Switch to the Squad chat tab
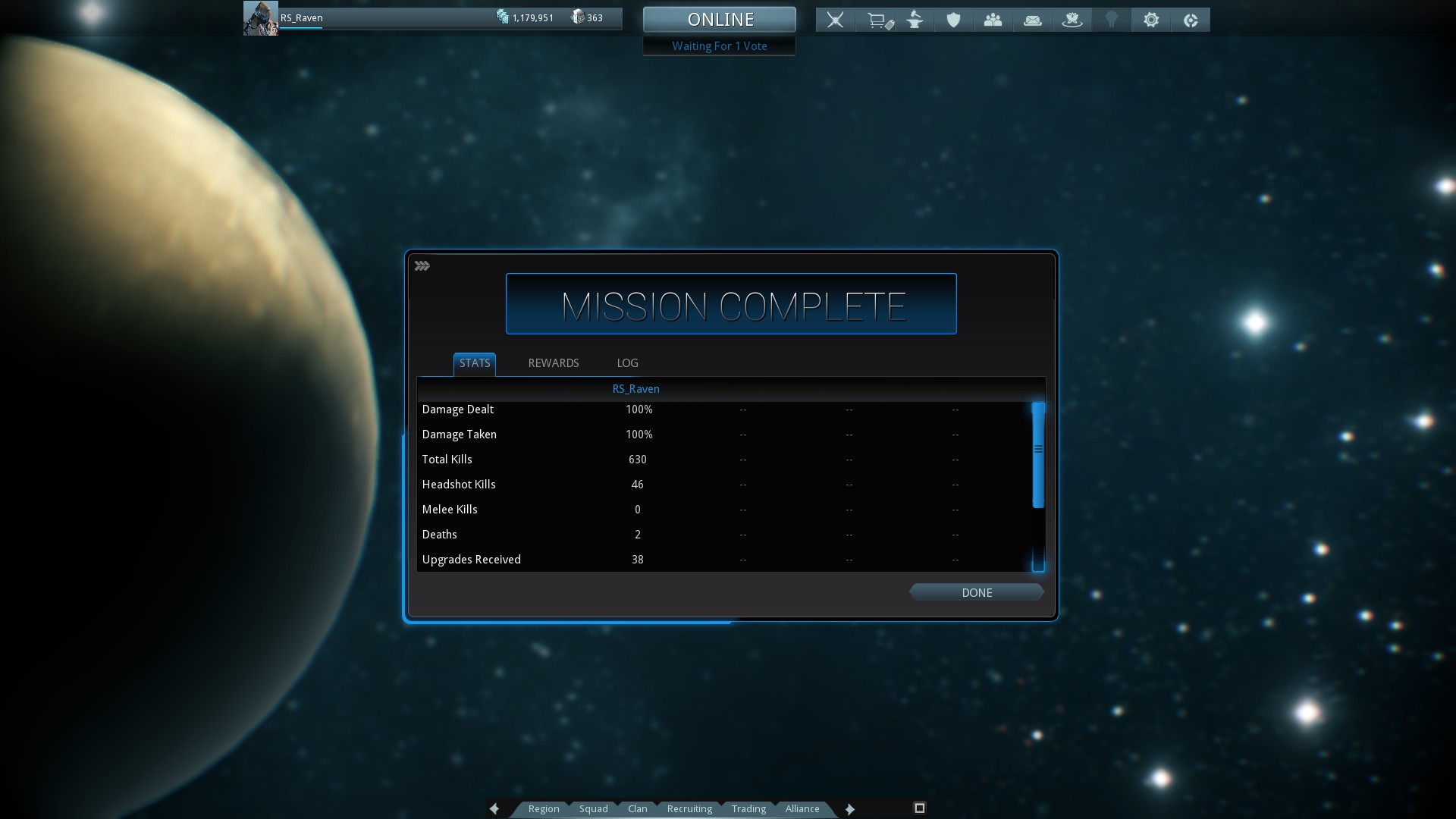 593,809
